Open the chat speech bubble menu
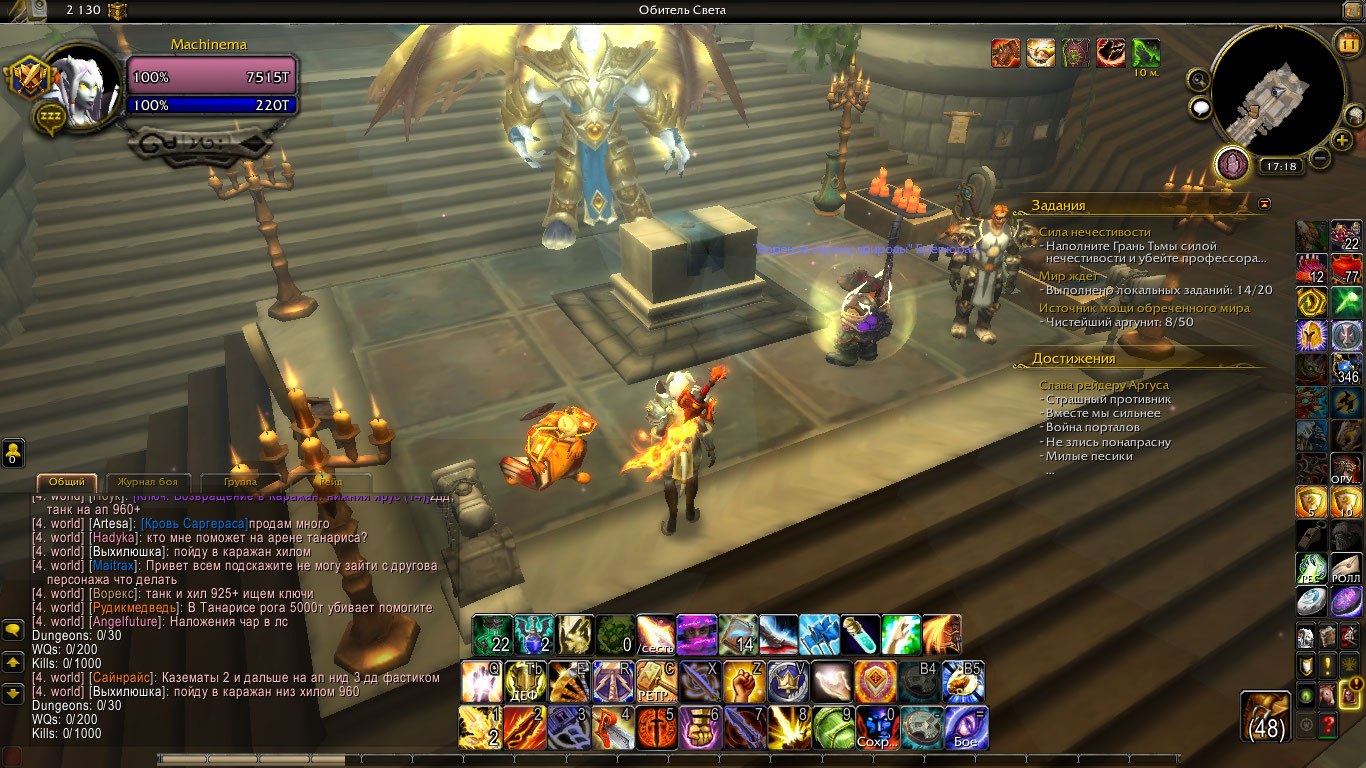The image size is (1366, 768). click(14, 630)
